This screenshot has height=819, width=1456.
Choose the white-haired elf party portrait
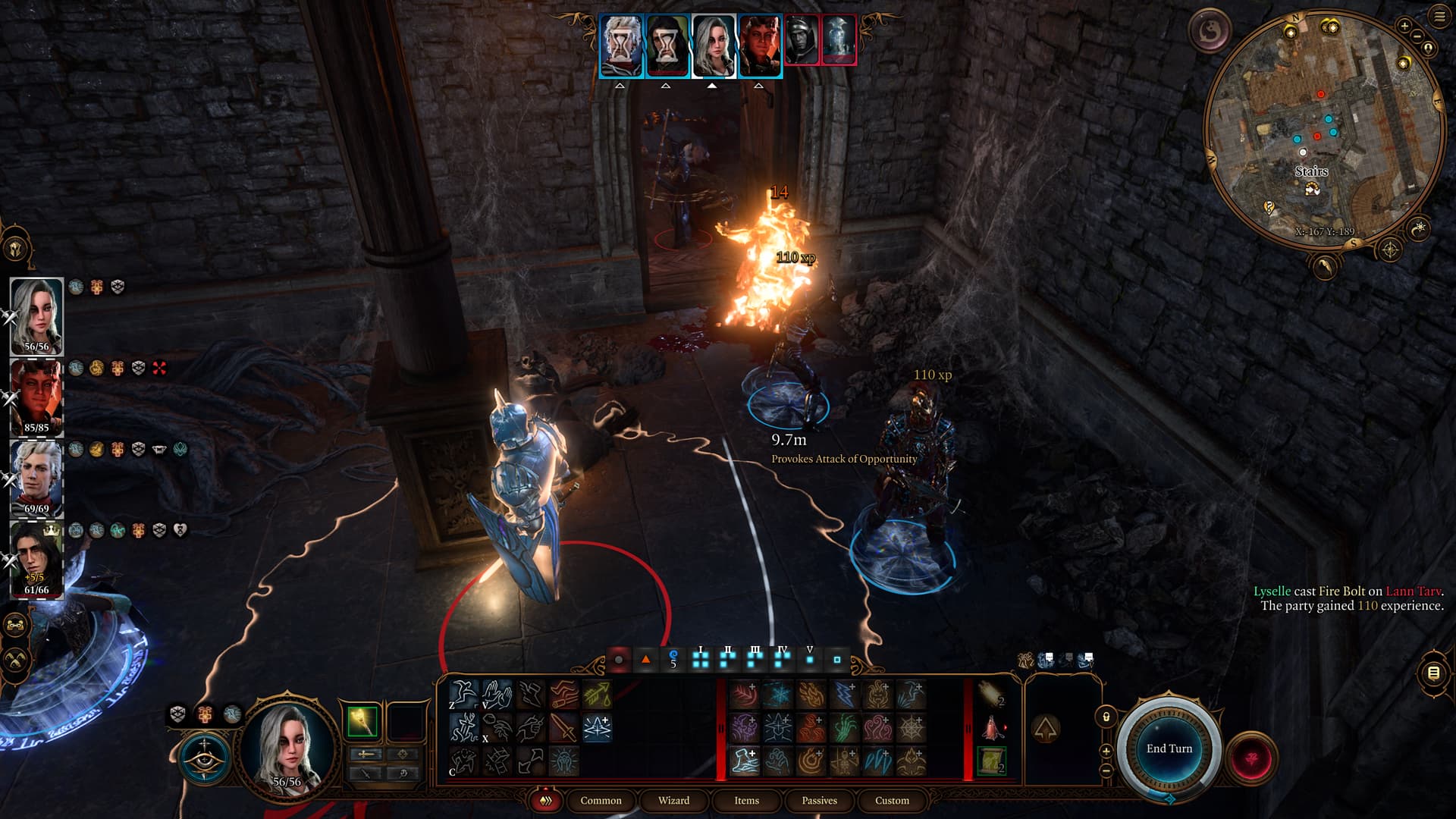point(36,478)
